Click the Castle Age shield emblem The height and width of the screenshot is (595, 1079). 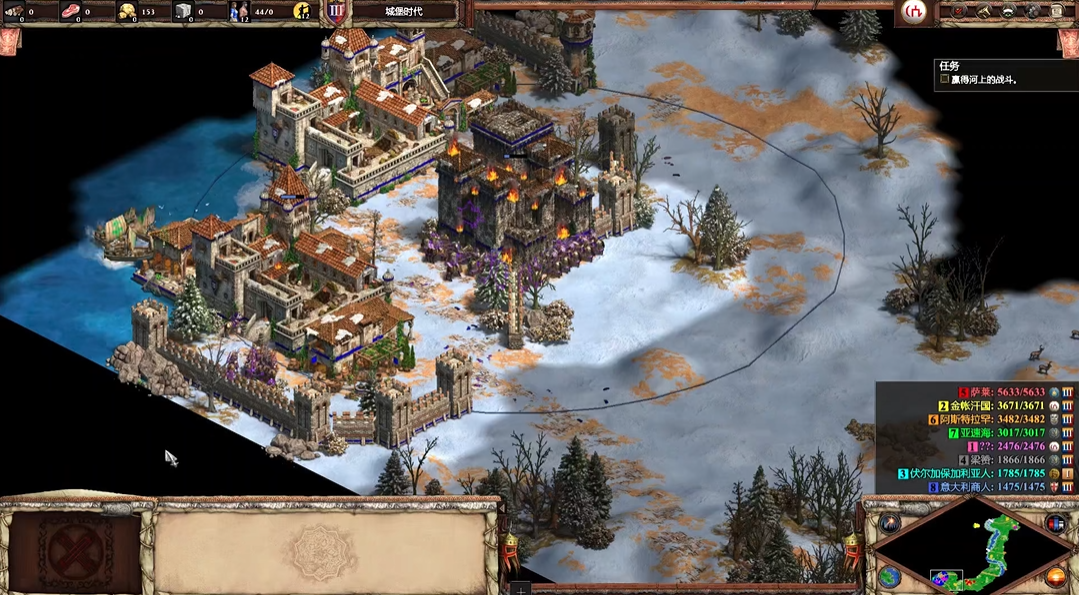(334, 12)
